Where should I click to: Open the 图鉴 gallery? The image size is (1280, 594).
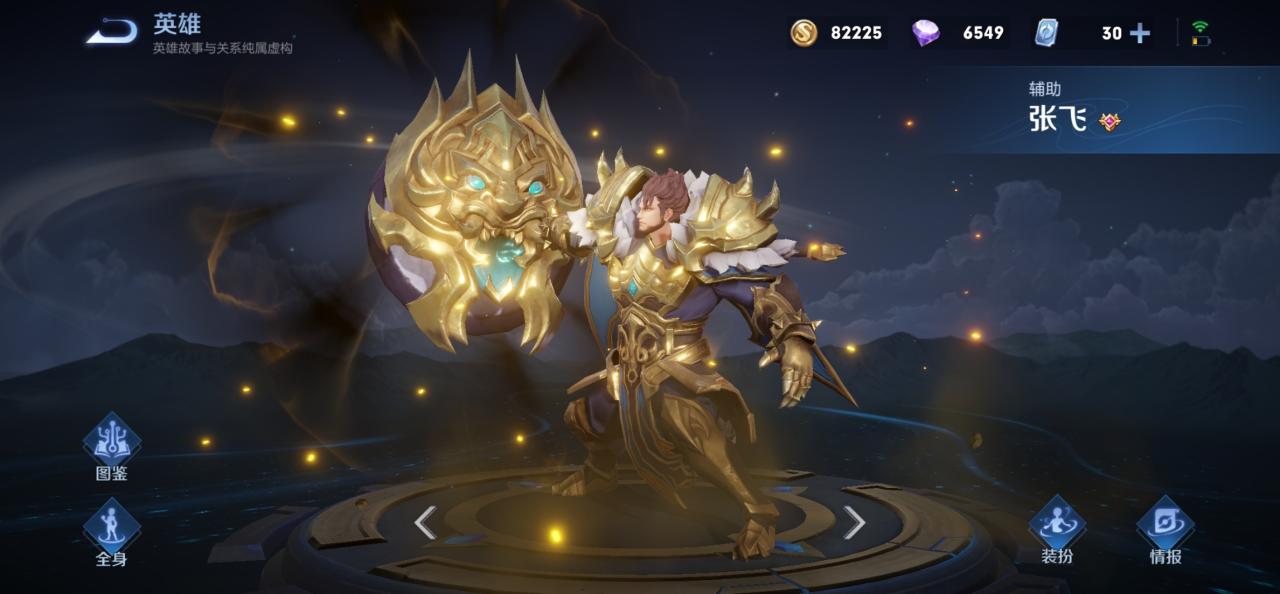(111, 443)
